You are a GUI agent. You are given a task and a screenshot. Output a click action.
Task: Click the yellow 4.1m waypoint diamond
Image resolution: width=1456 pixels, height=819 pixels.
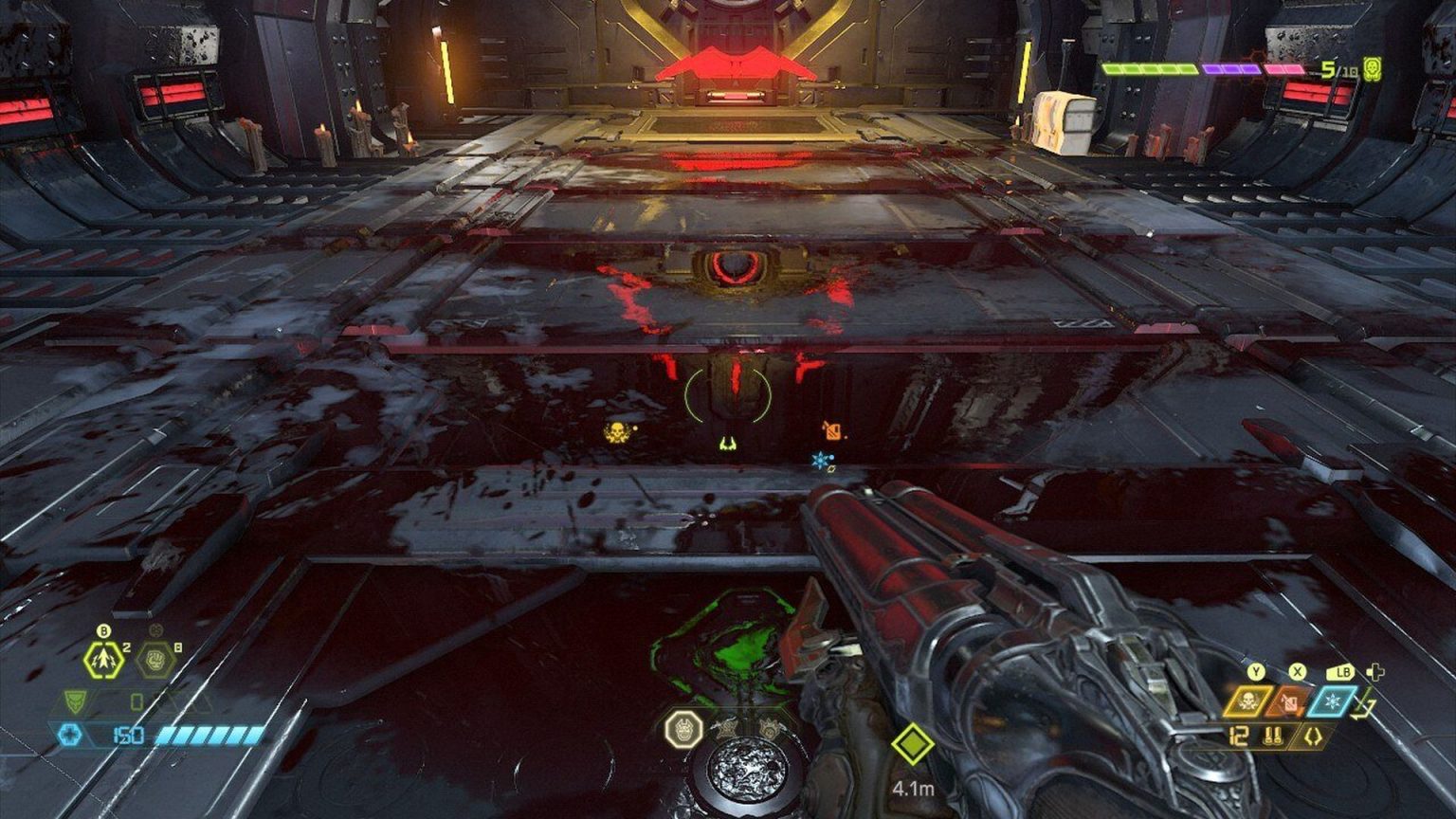tap(913, 745)
